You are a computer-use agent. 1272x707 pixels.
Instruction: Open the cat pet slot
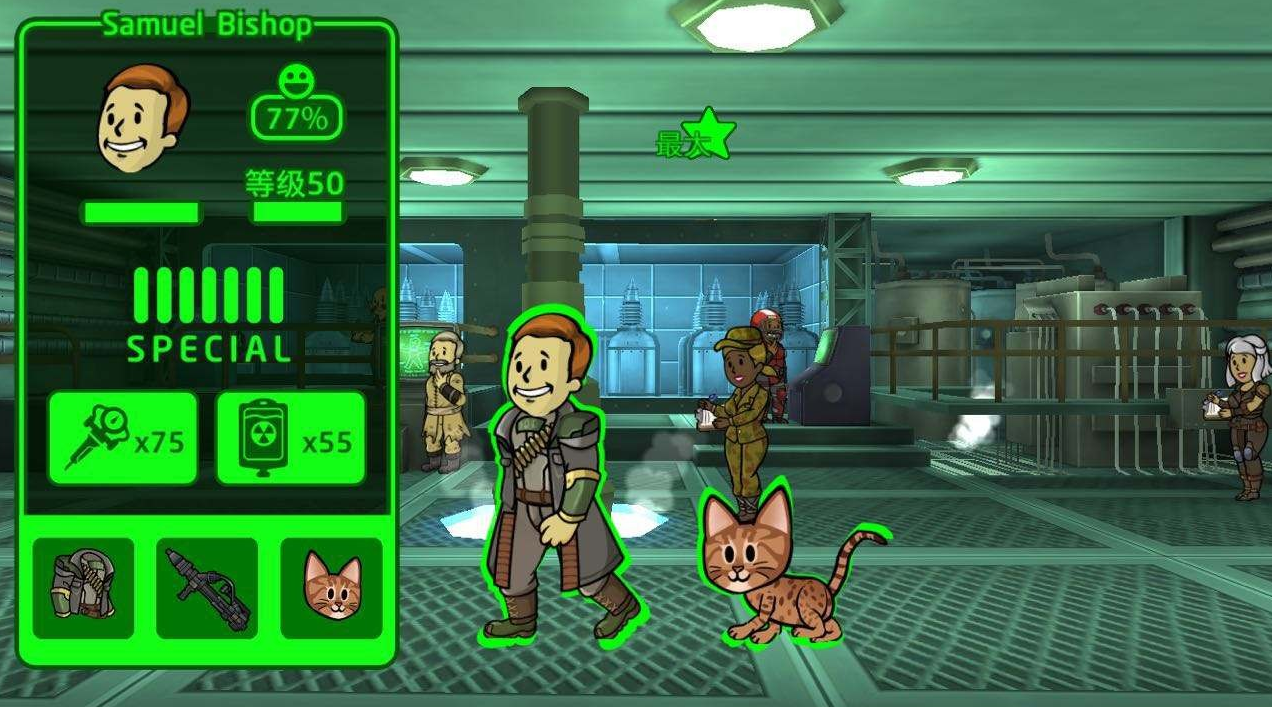click(x=331, y=587)
